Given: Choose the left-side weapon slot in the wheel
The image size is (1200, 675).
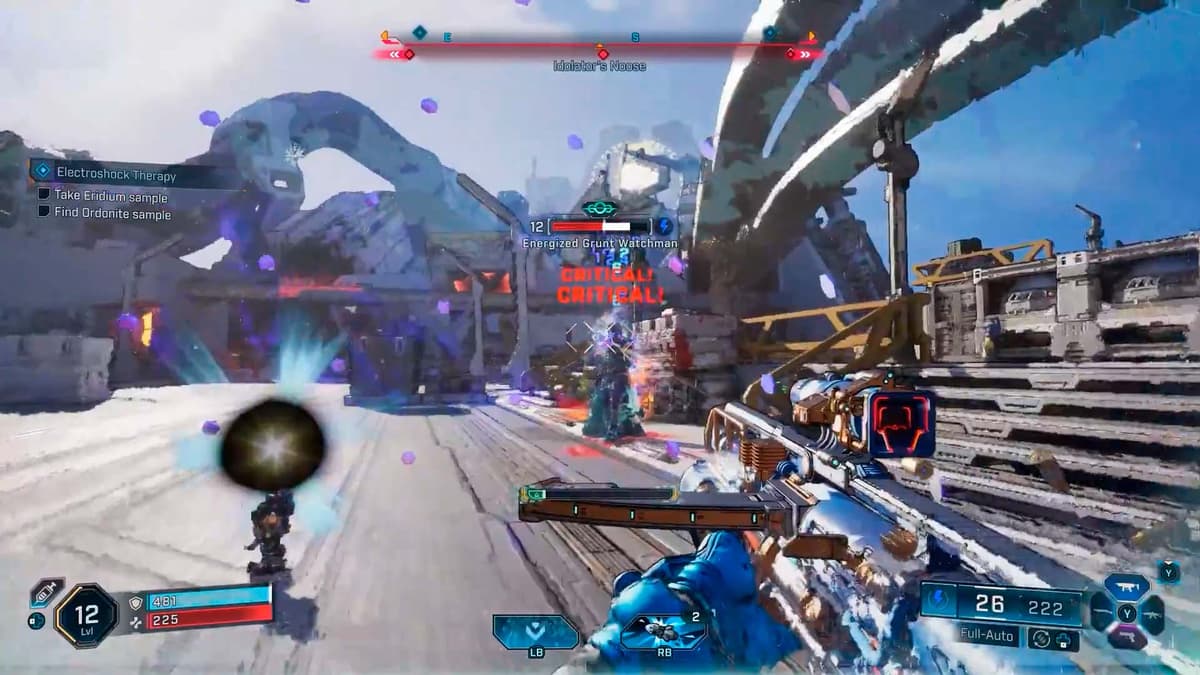Looking at the screenshot, I should click(1102, 612).
